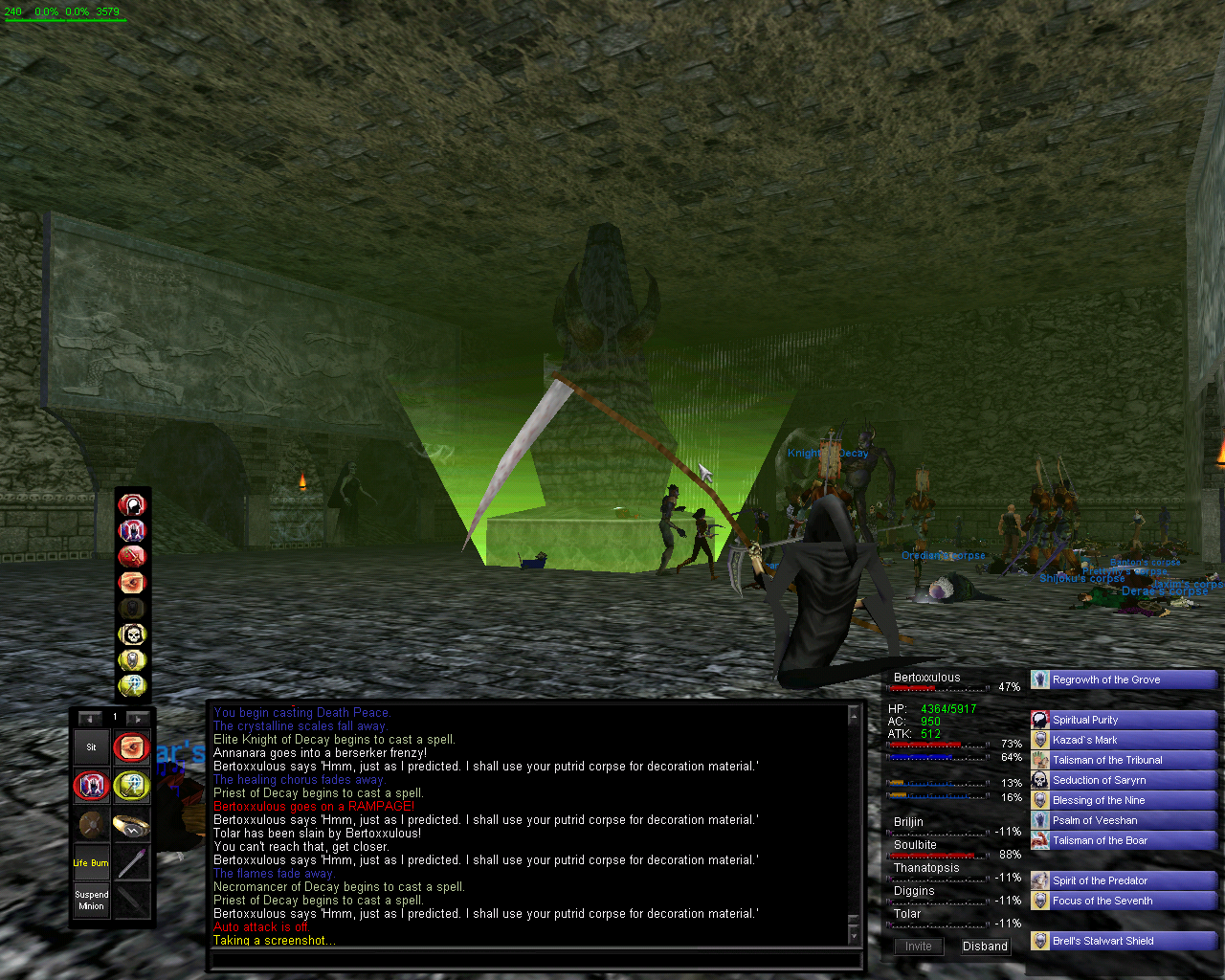
Task: Select the memorized head-silhouette spell gem
Action: [131, 504]
